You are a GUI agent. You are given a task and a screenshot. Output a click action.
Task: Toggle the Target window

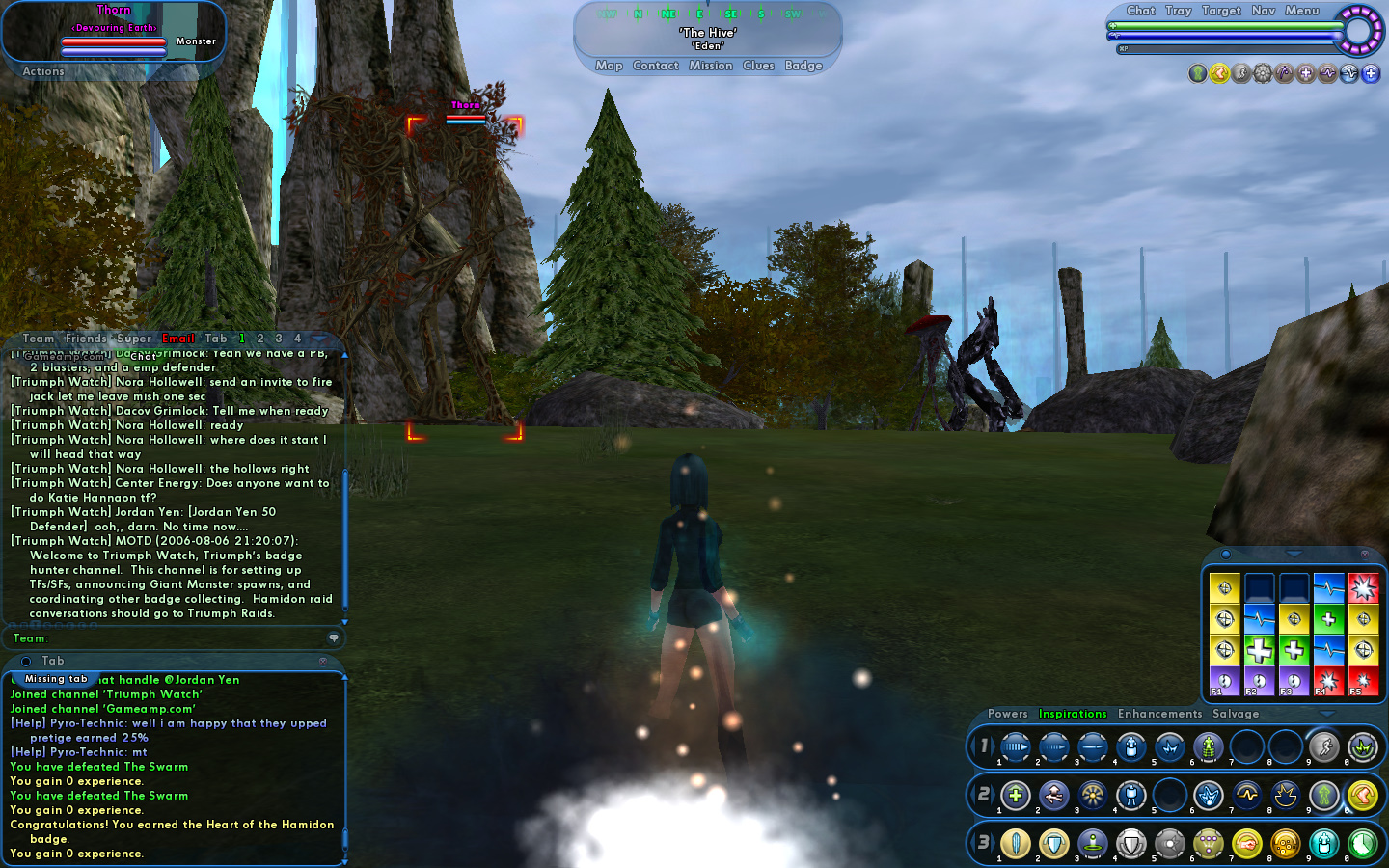pos(1221,11)
